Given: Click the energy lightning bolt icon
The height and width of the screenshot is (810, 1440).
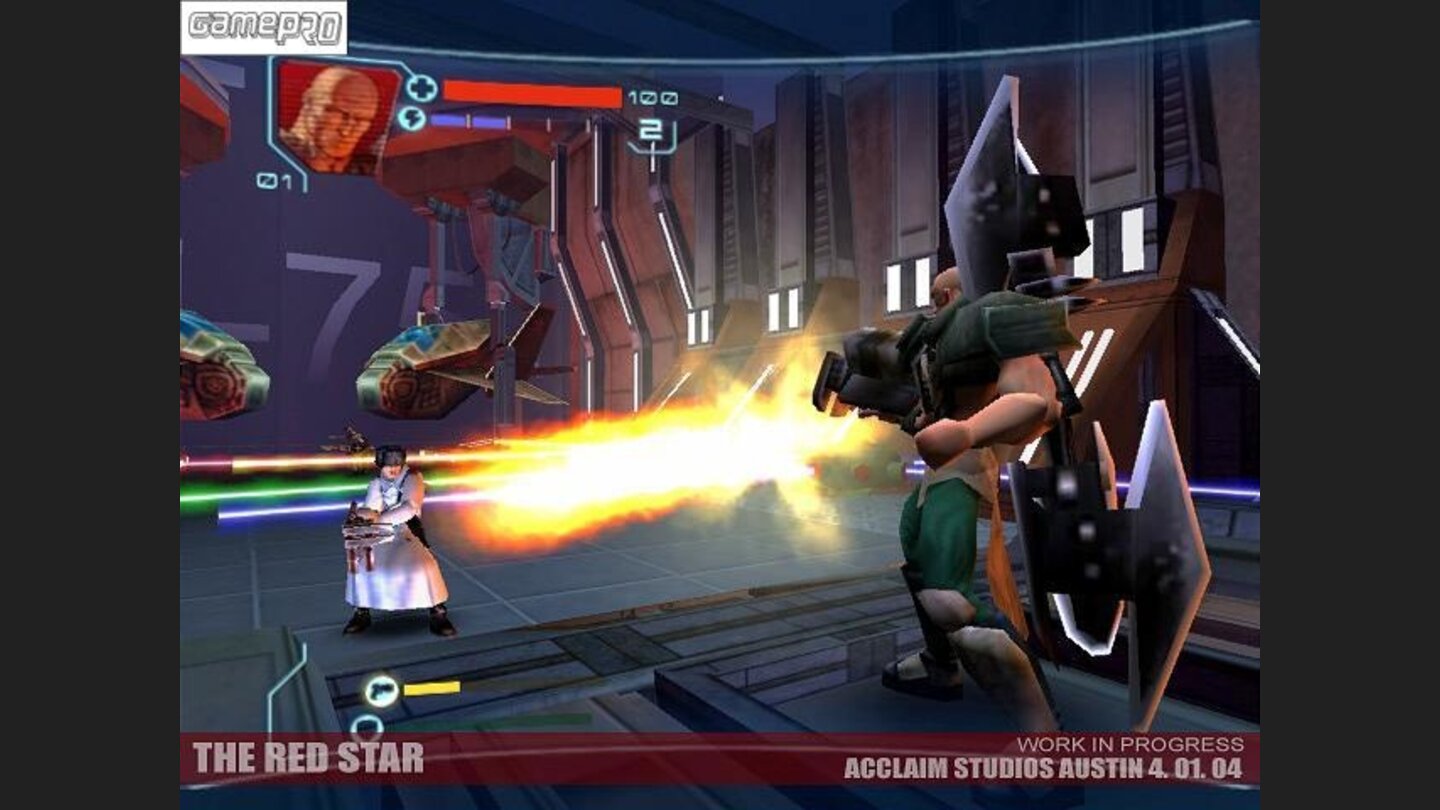Looking at the screenshot, I should 414,120.
